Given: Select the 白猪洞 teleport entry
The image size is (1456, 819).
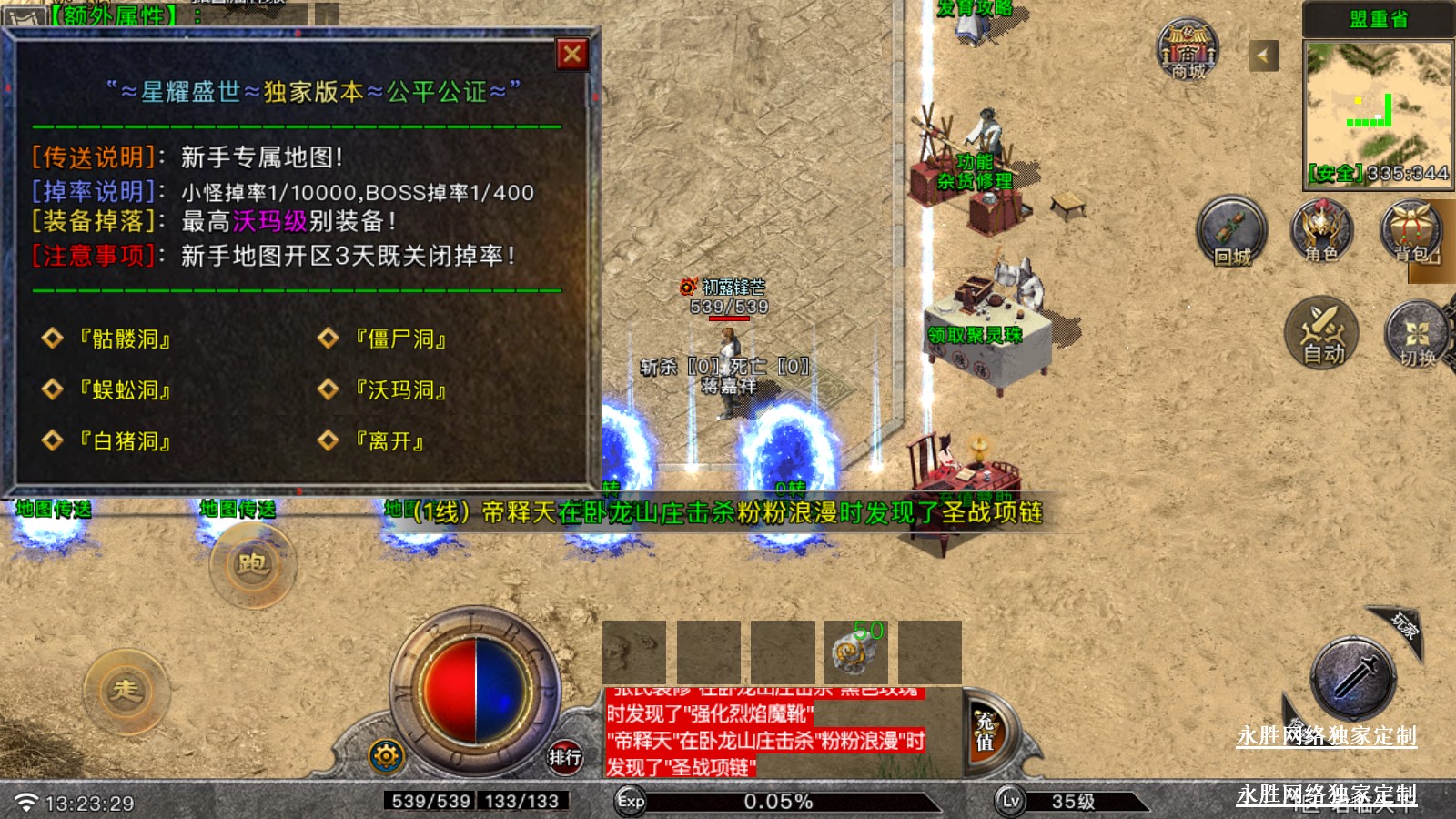Looking at the screenshot, I should (x=125, y=441).
